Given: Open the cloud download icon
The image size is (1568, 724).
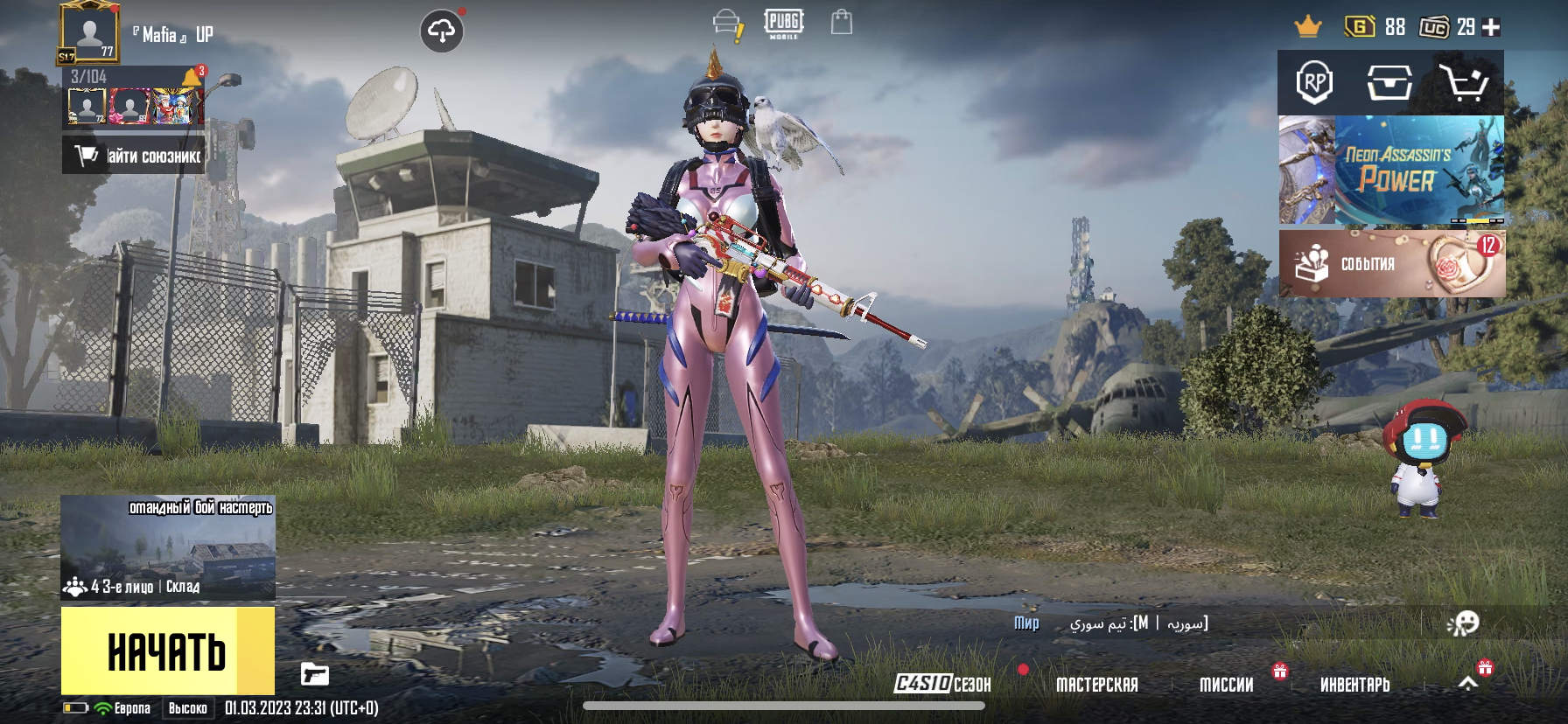Looking at the screenshot, I should (442, 32).
